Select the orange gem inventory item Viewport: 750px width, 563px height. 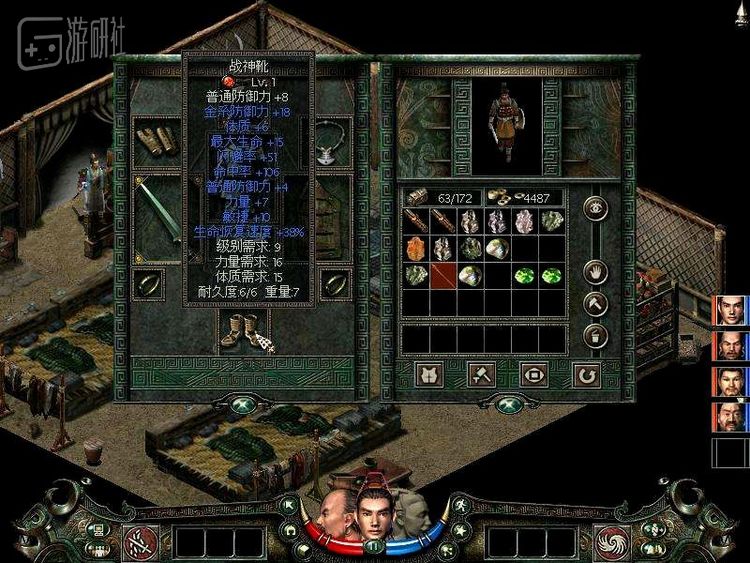point(416,248)
